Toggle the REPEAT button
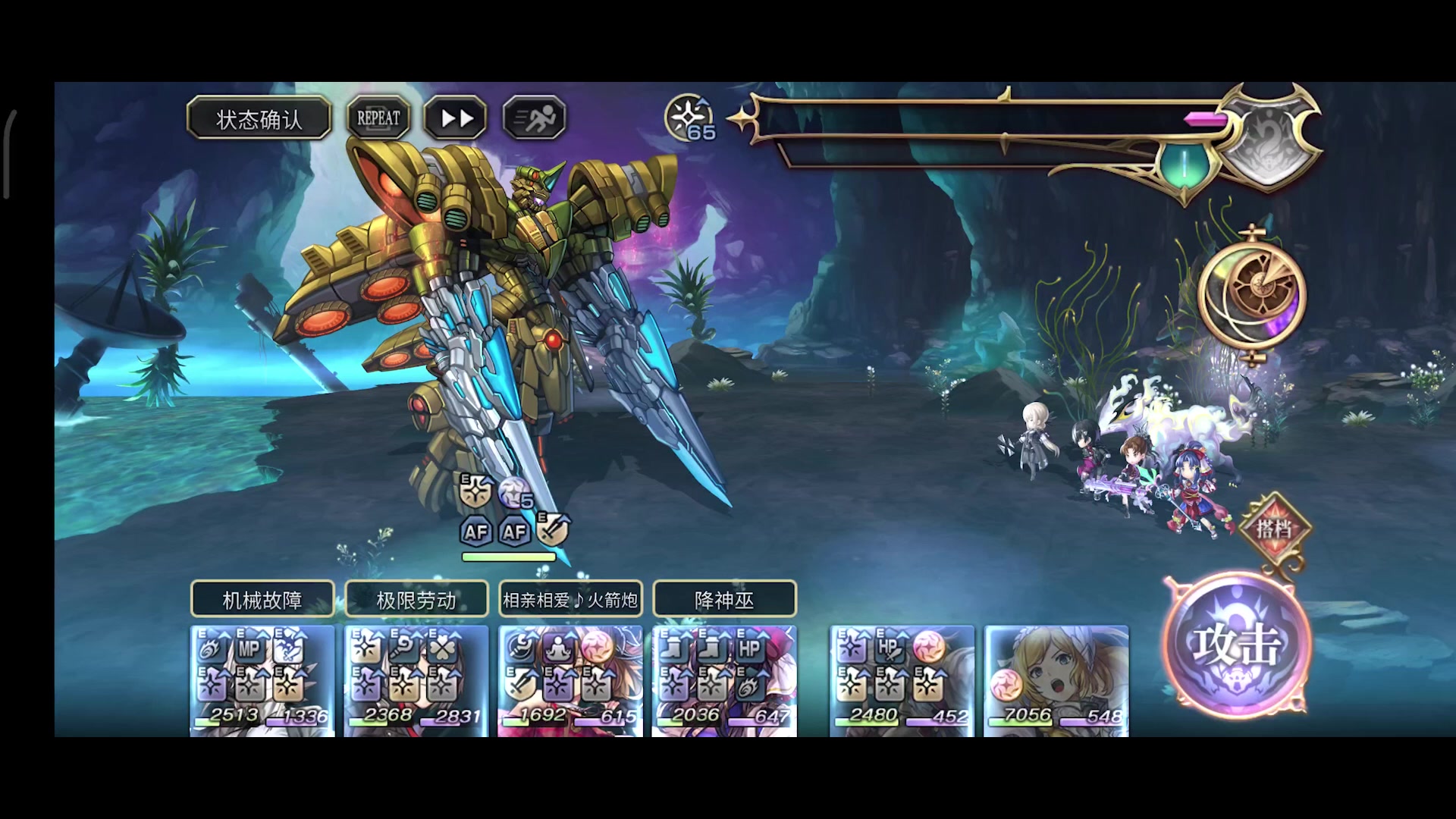The height and width of the screenshot is (819, 1456). [x=378, y=118]
